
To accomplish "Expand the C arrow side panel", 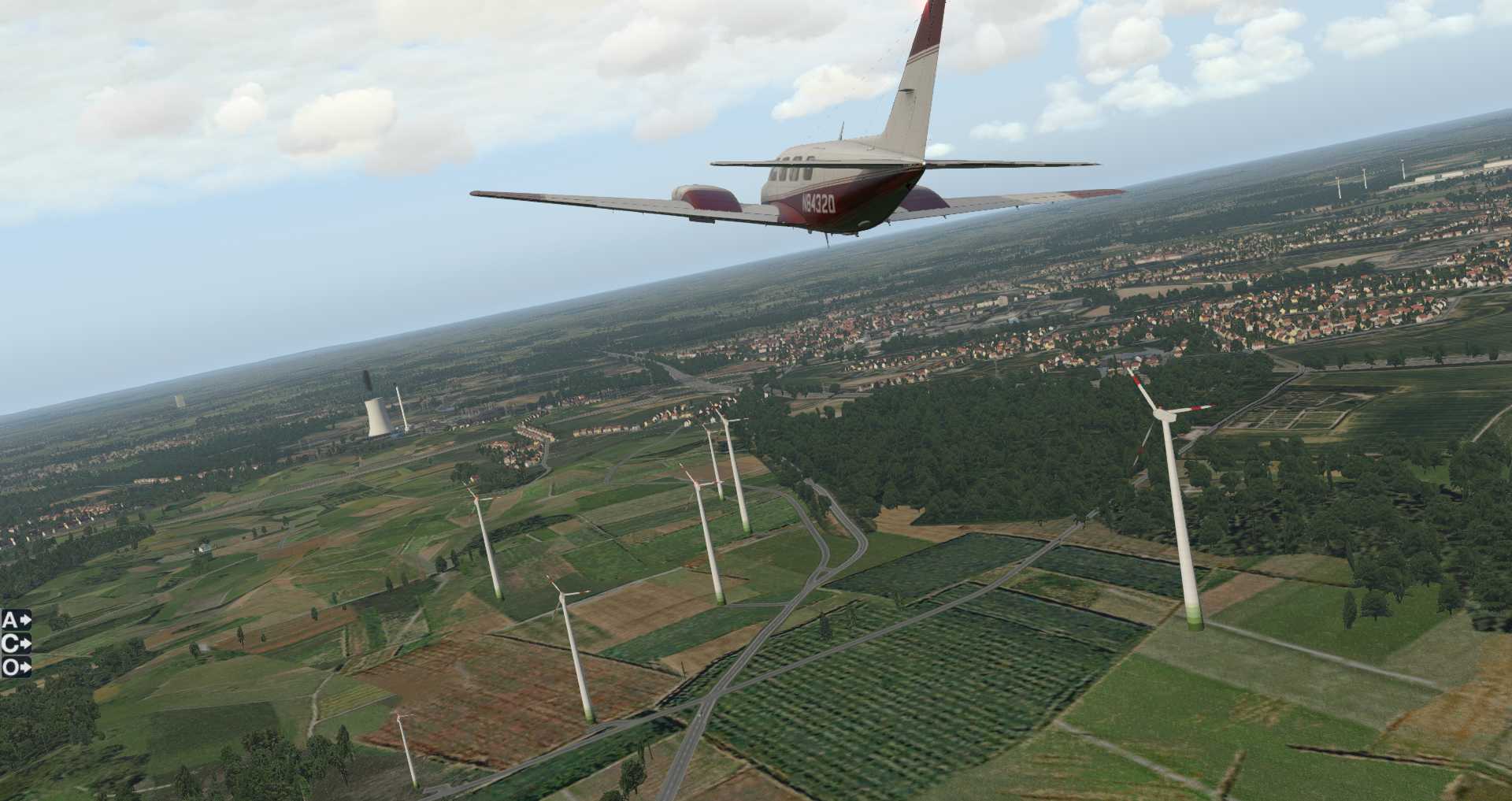I will coord(17,643).
